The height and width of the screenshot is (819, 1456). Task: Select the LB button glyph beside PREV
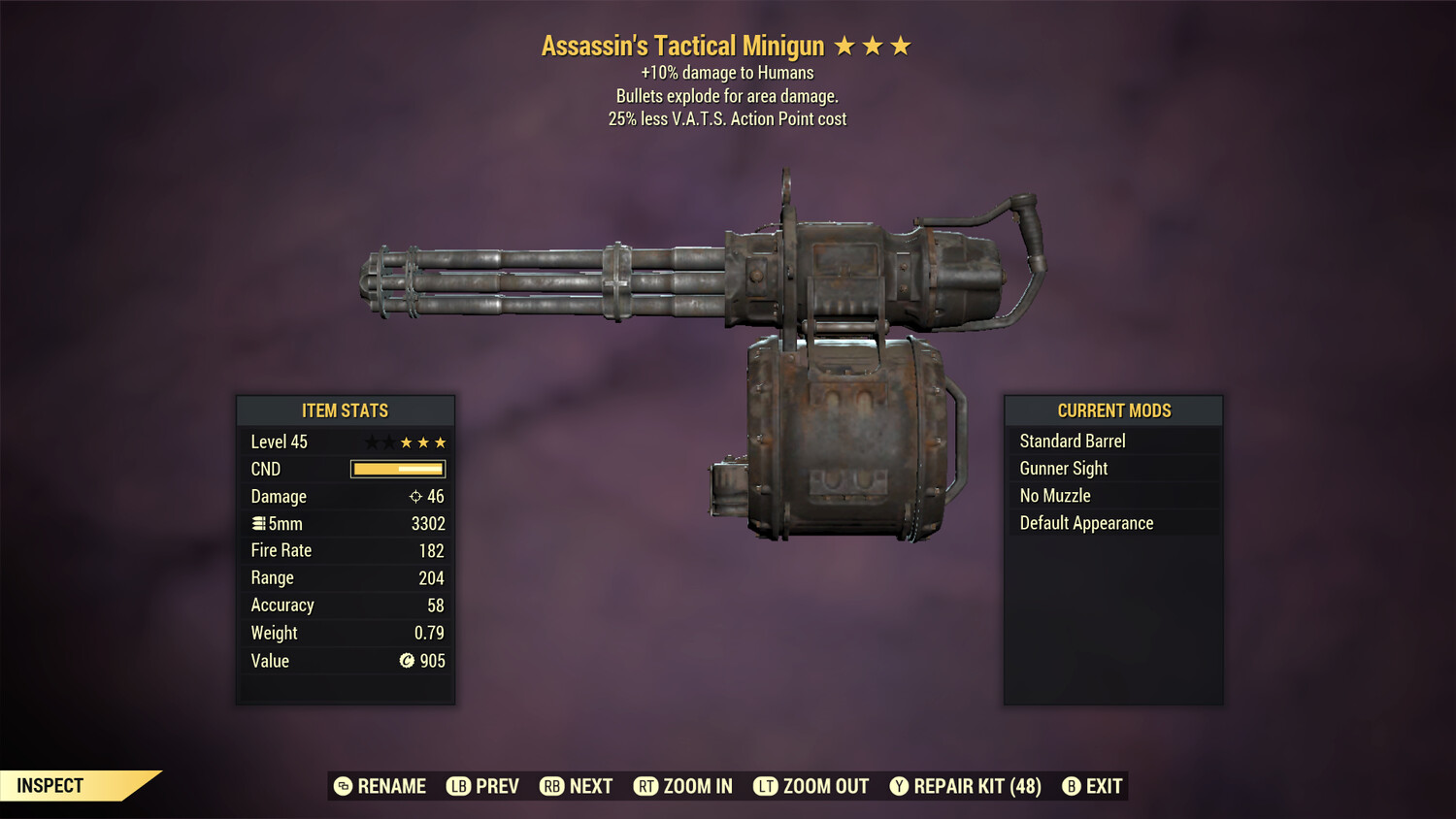(457, 786)
